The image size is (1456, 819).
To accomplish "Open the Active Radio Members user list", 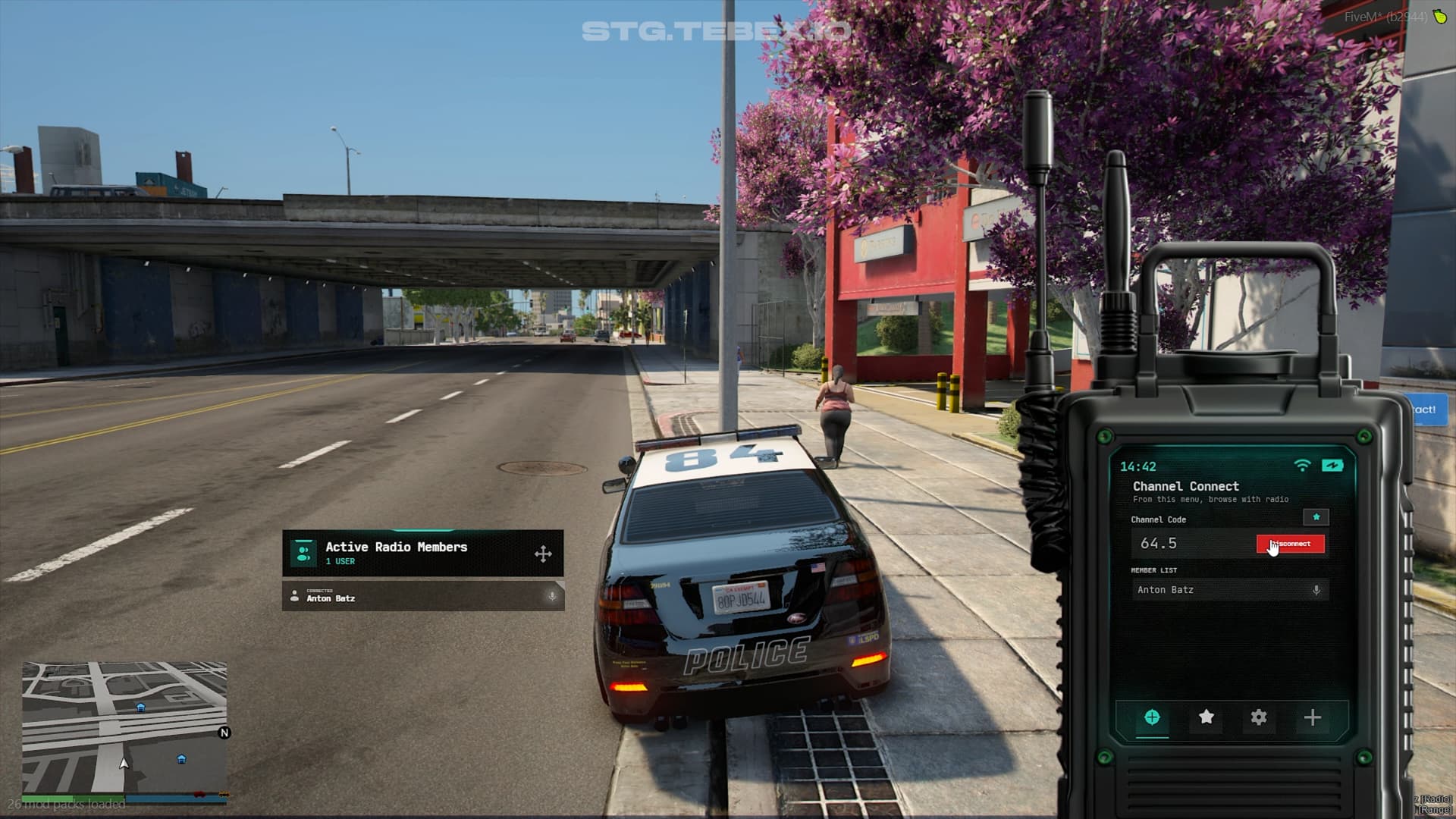I will click(396, 547).
